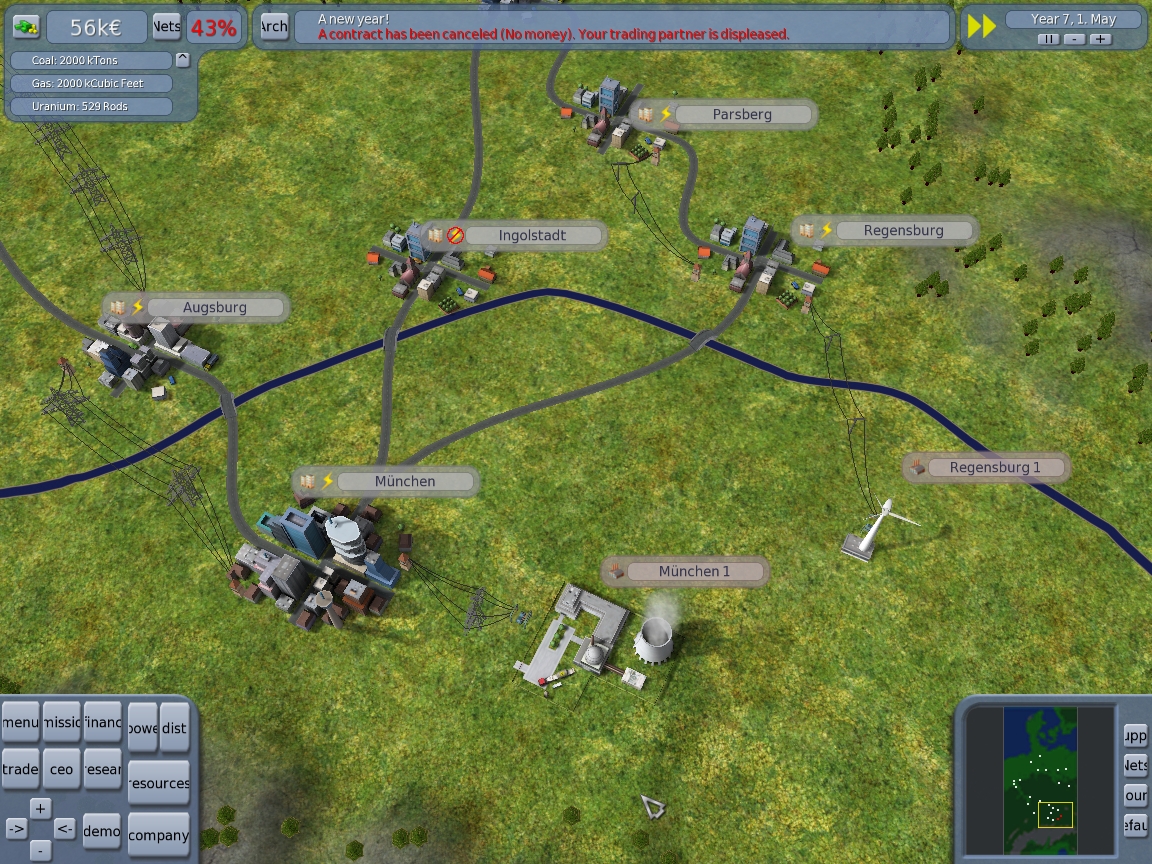The image size is (1152, 864).
Task: Open the resources panel
Action: 159,783
